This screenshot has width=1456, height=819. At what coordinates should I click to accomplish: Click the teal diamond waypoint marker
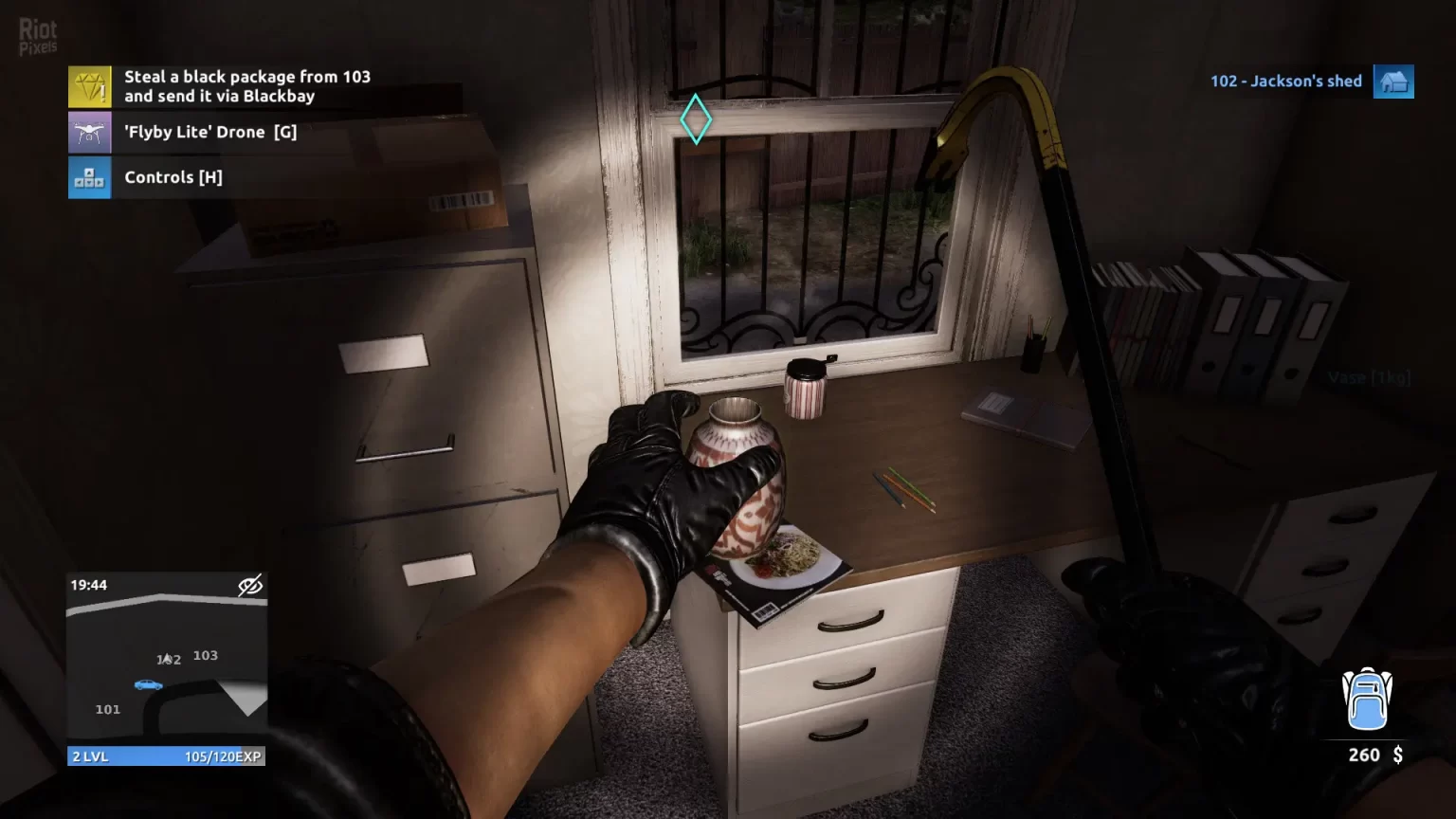point(696,119)
